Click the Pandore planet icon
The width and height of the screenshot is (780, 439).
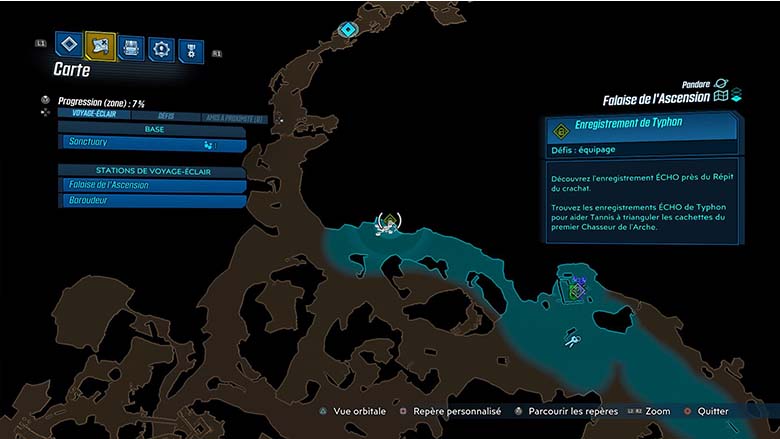[x=722, y=84]
